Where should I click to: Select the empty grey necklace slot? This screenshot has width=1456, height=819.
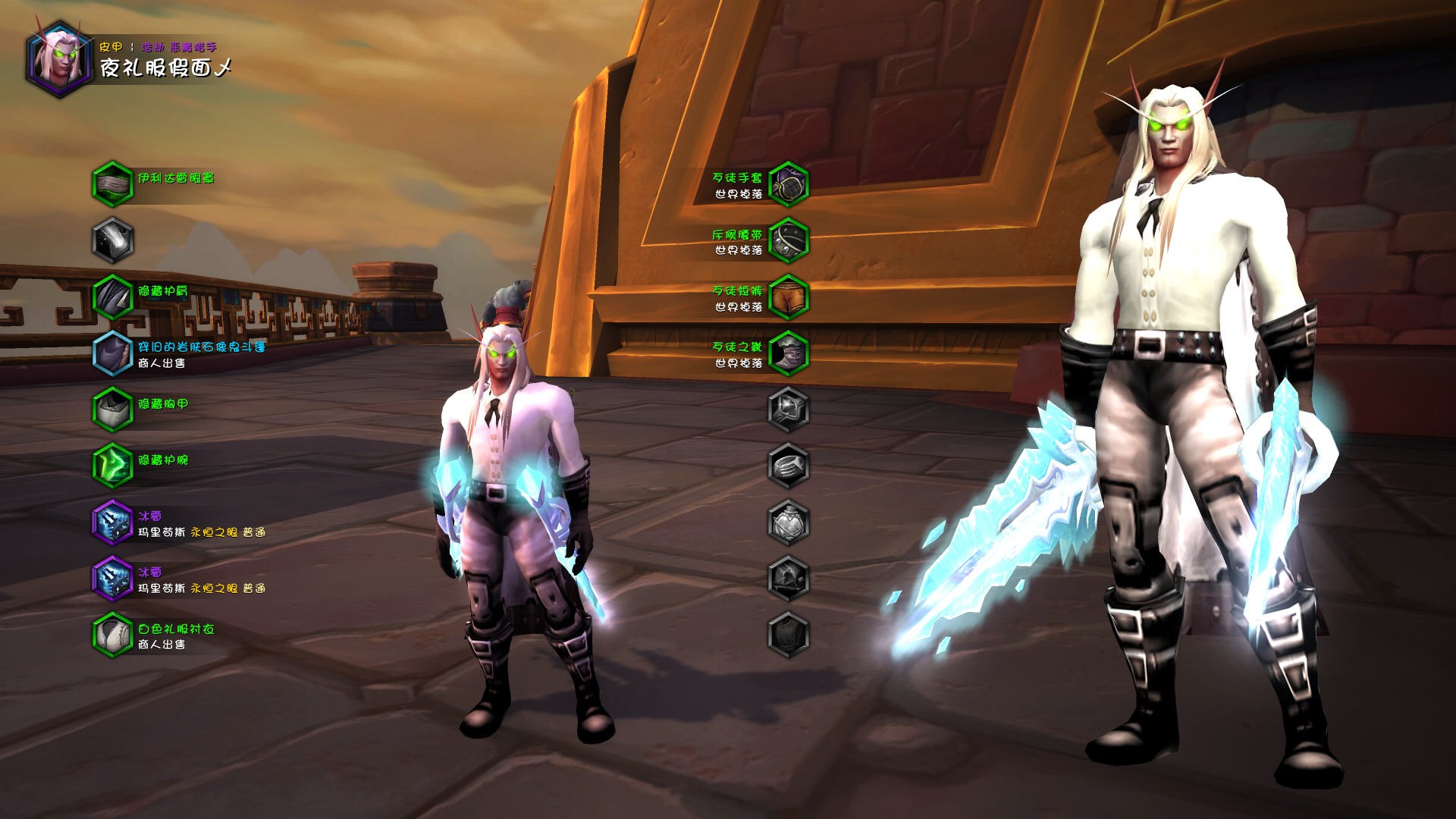[x=112, y=240]
